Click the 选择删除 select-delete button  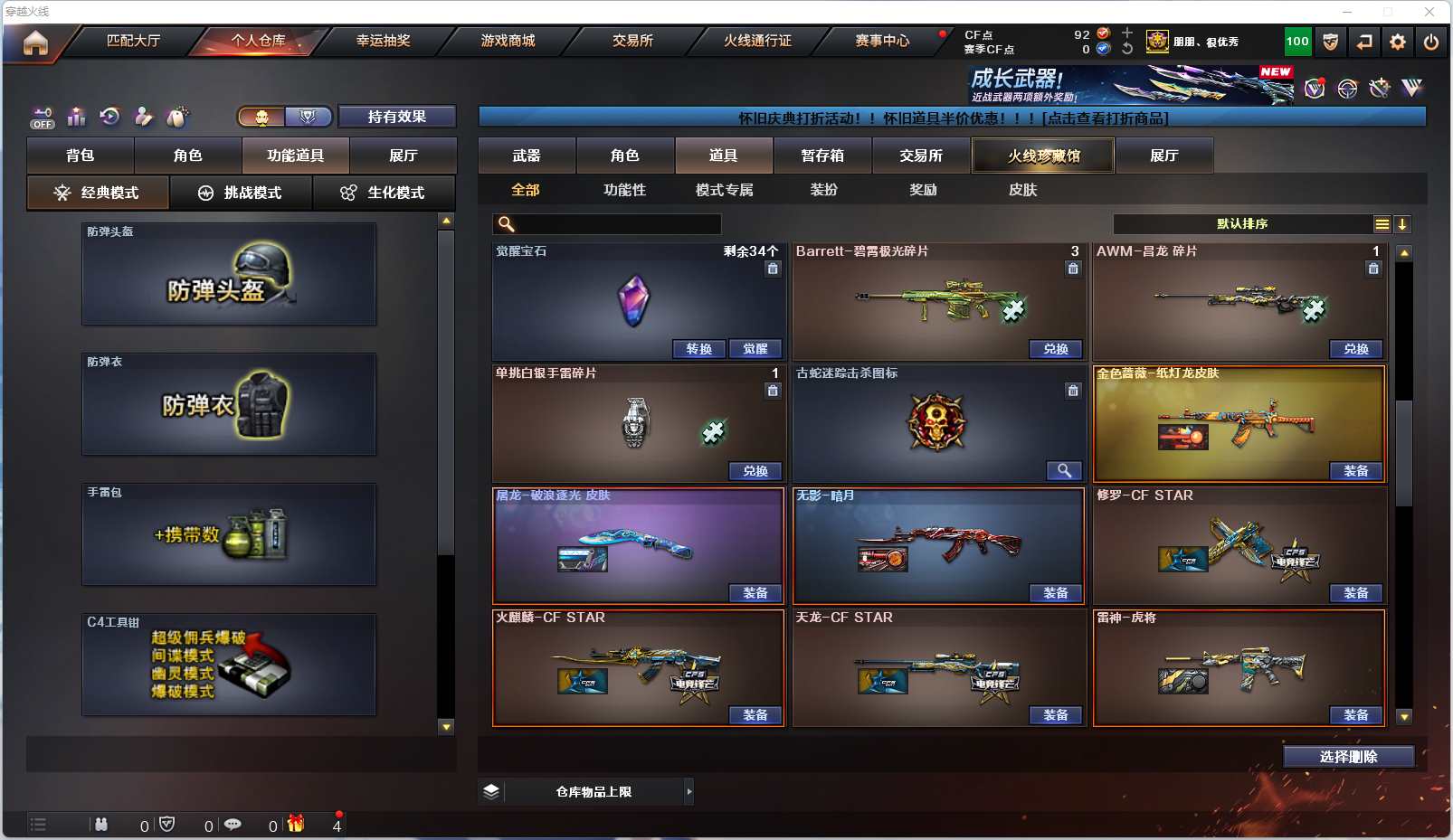(x=1348, y=757)
